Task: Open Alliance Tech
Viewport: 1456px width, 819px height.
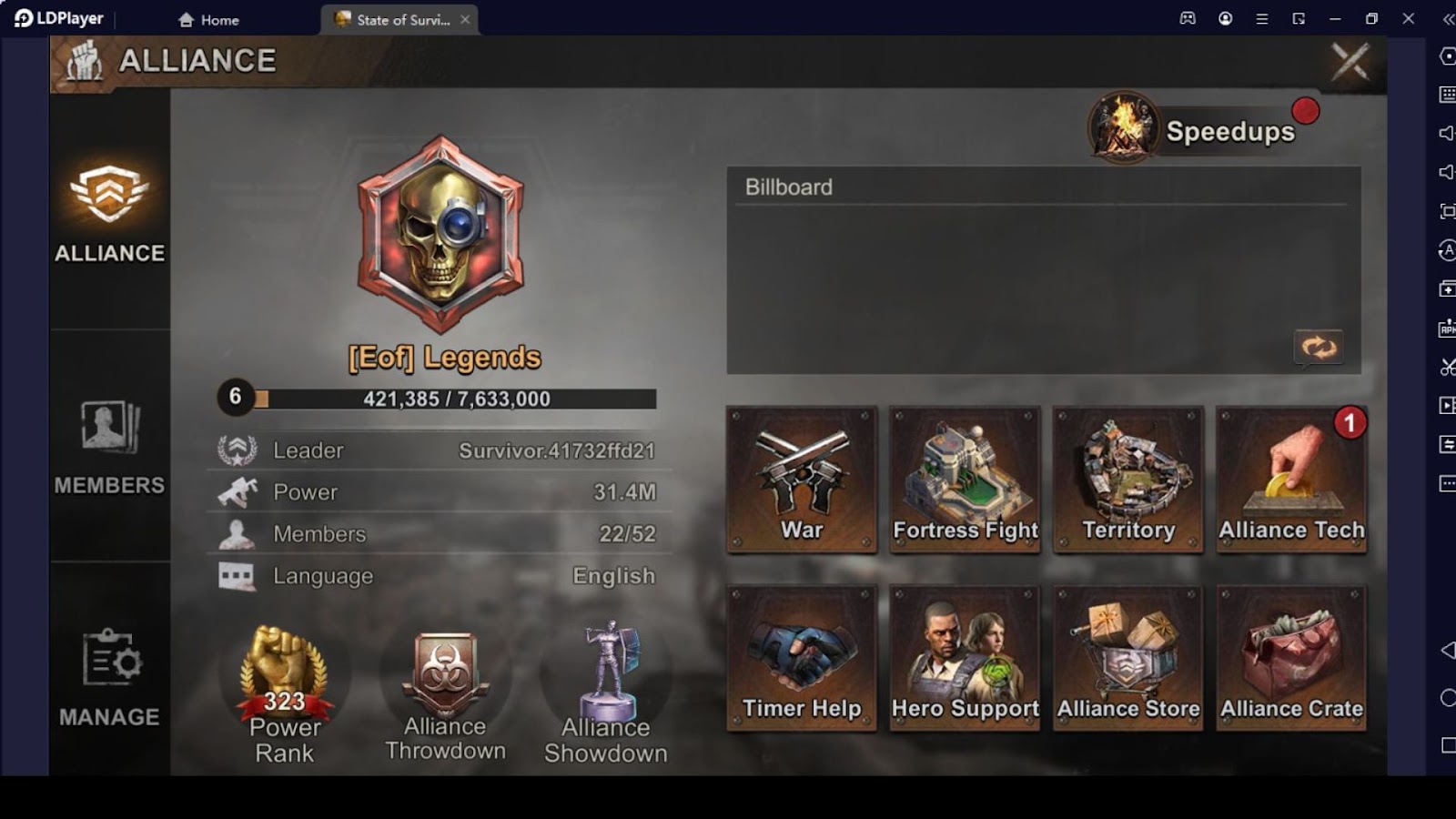Action: [1291, 480]
